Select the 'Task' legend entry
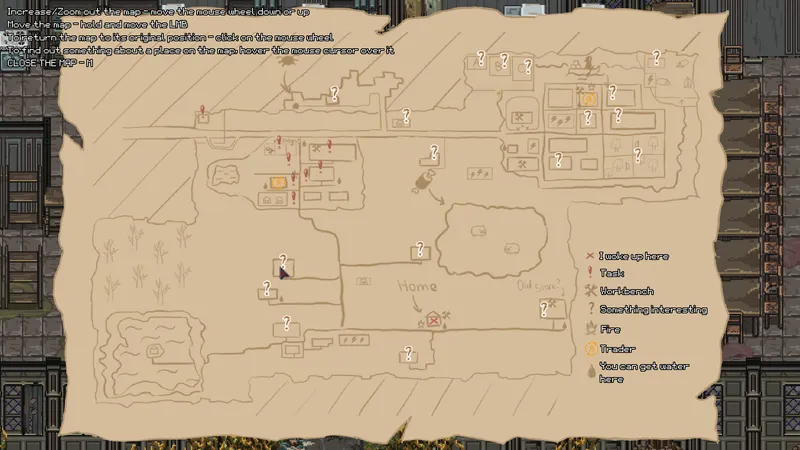Screen dimensions: 800x450 [x=612, y=273]
